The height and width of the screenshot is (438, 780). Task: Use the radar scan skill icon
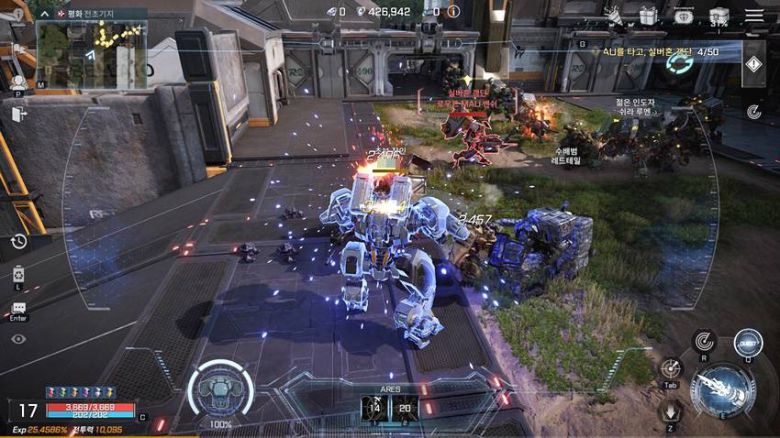click(704, 342)
